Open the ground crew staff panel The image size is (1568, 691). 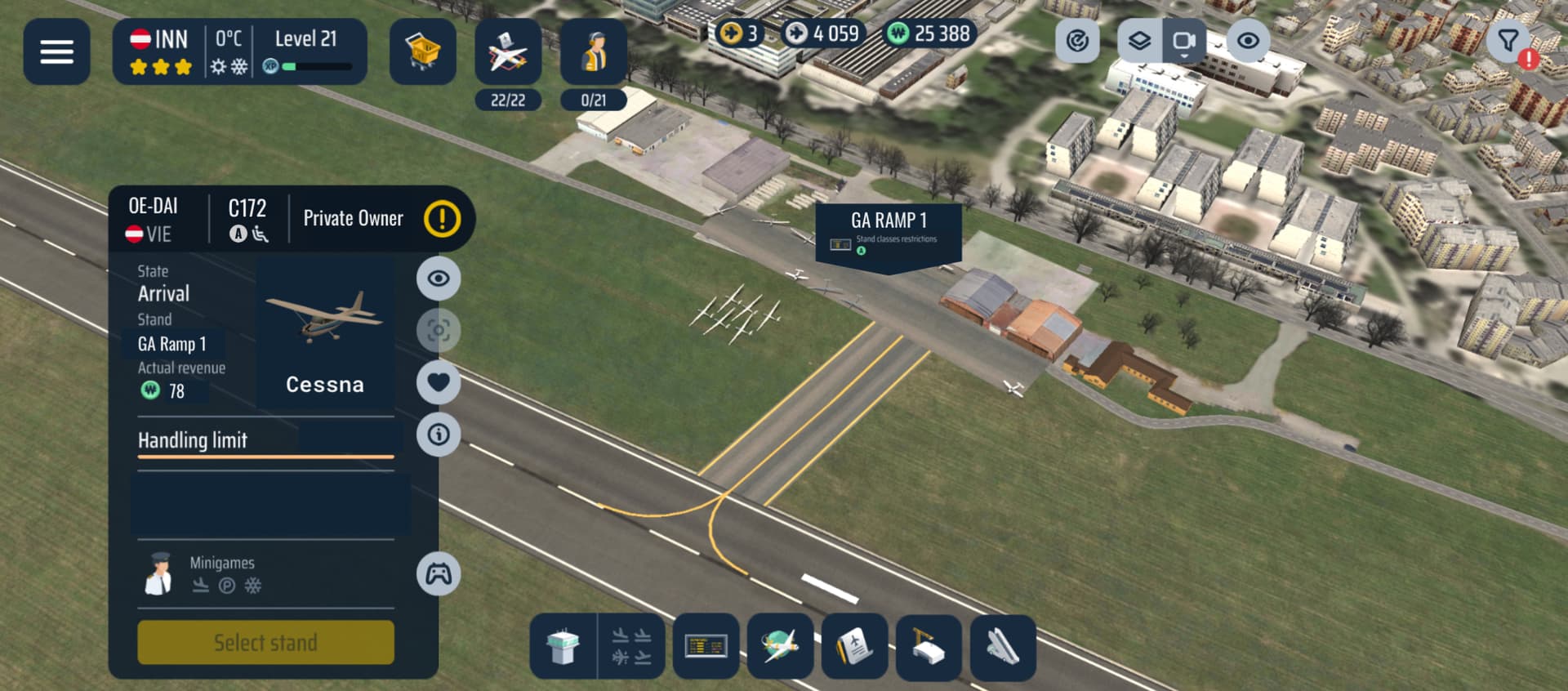click(x=594, y=53)
